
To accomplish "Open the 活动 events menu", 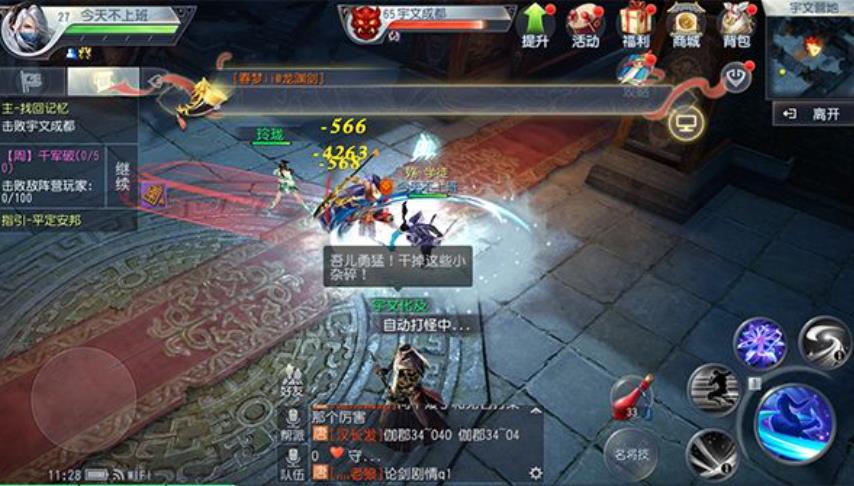I will pos(585,26).
